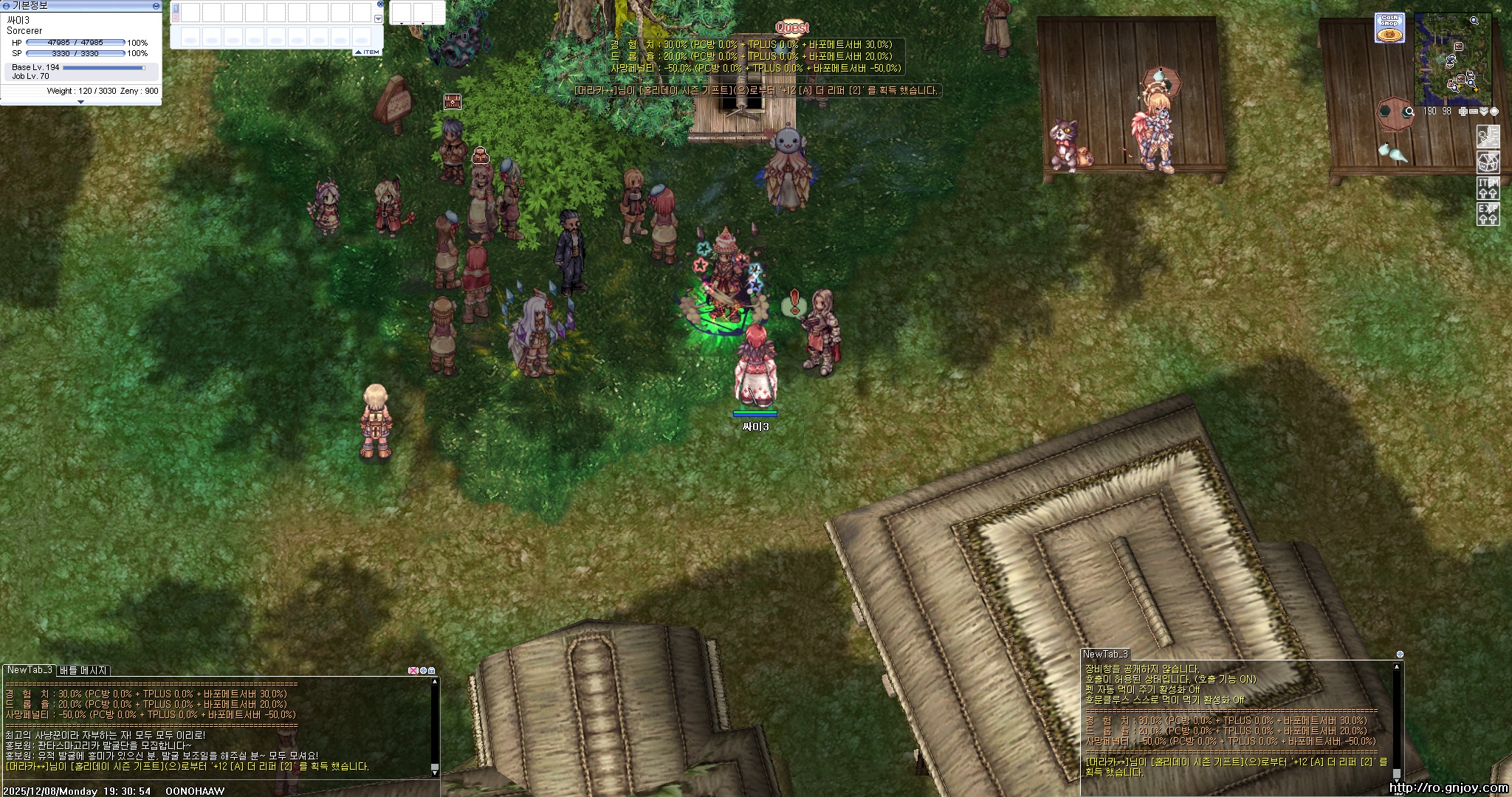Image resolution: width=1512 pixels, height=797 pixels.
Task: Select hotkey bar page 1
Action: tap(176, 8)
